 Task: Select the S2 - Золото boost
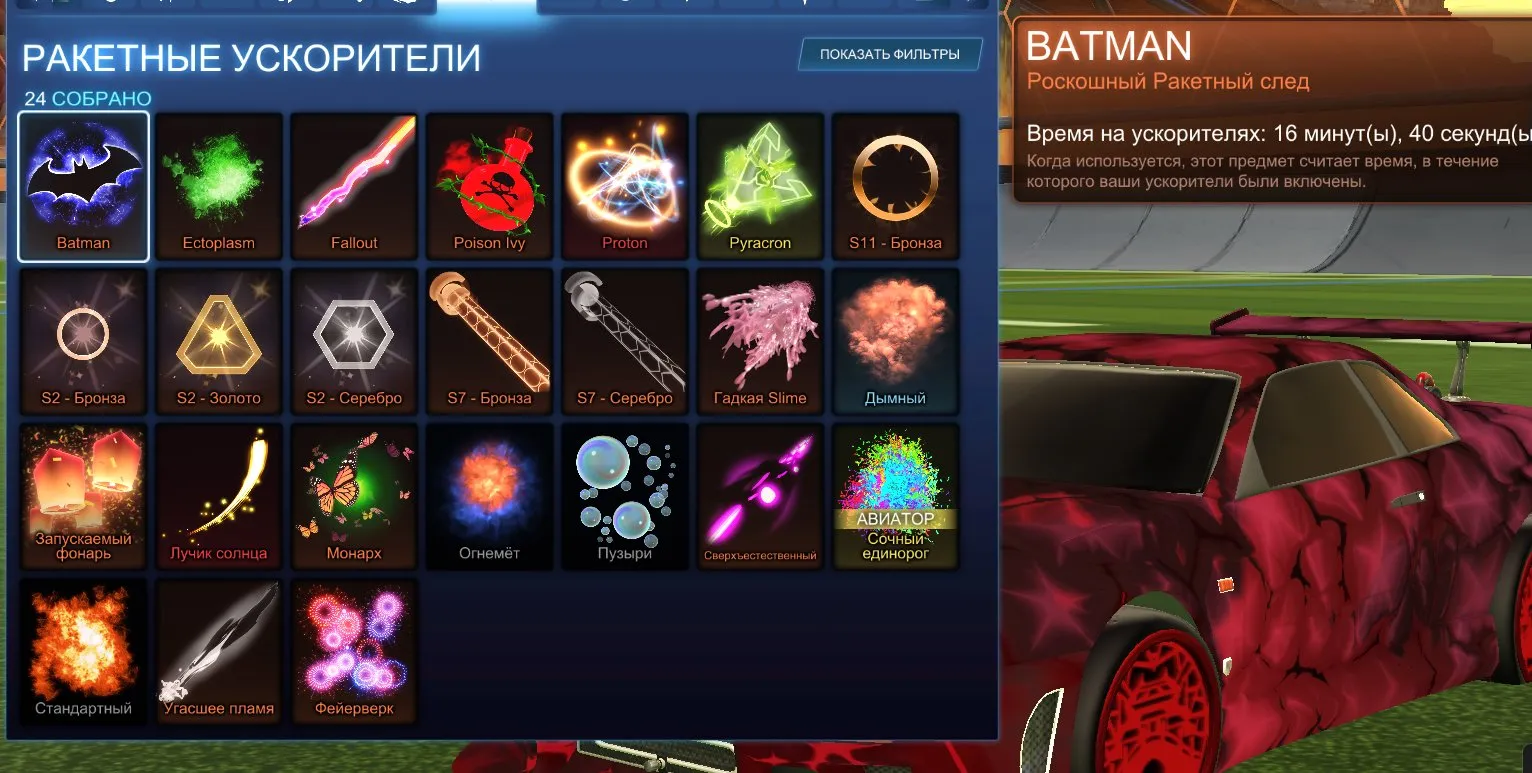pyautogui.click(x=218, y=341)
